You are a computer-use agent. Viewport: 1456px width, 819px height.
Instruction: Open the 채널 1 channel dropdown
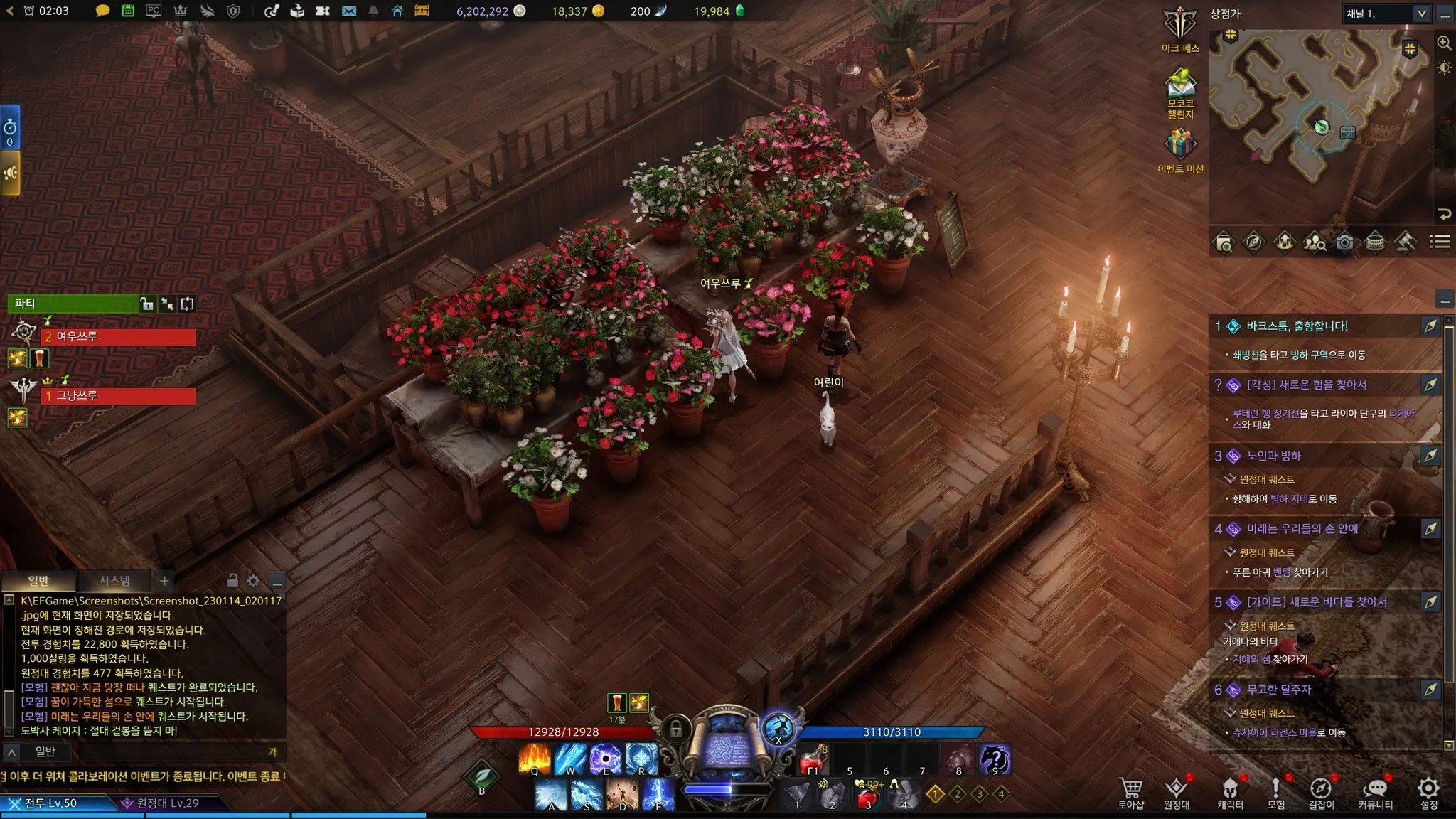(x=1386, y=14)
